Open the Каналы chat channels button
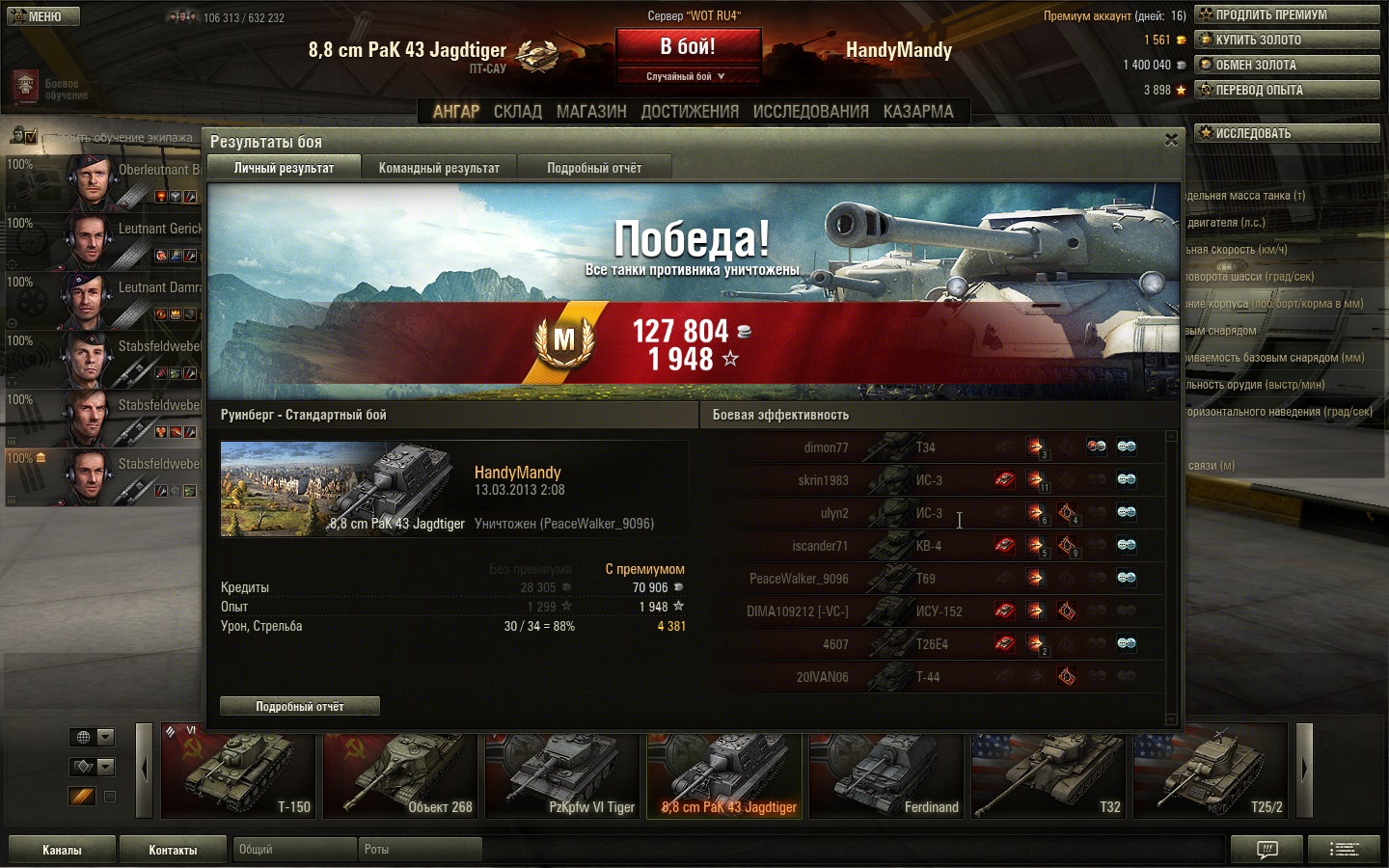The width and height of the screenshot is (1389, 868). point(62,850)
